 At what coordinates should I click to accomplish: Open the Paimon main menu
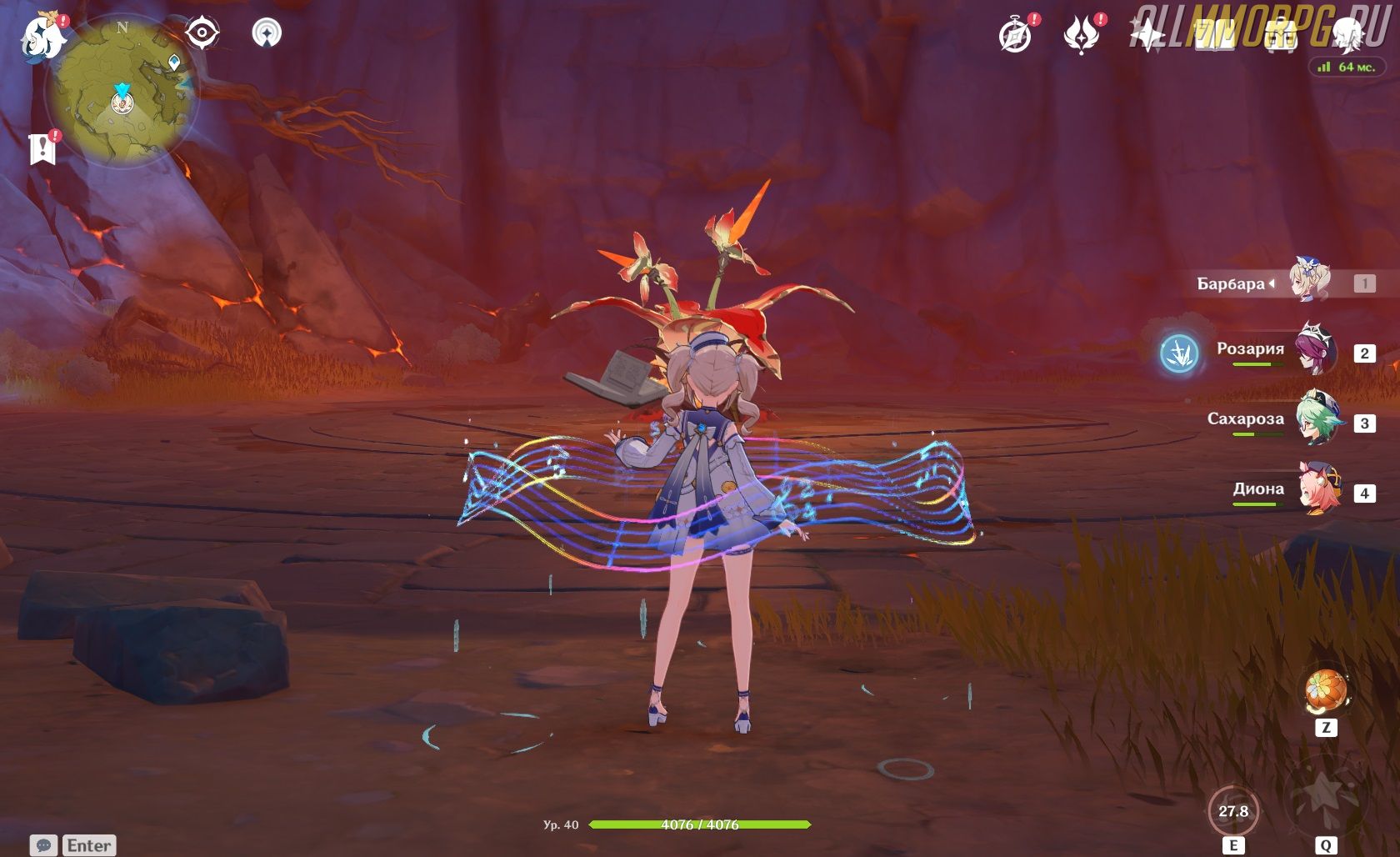pos(43,37)
